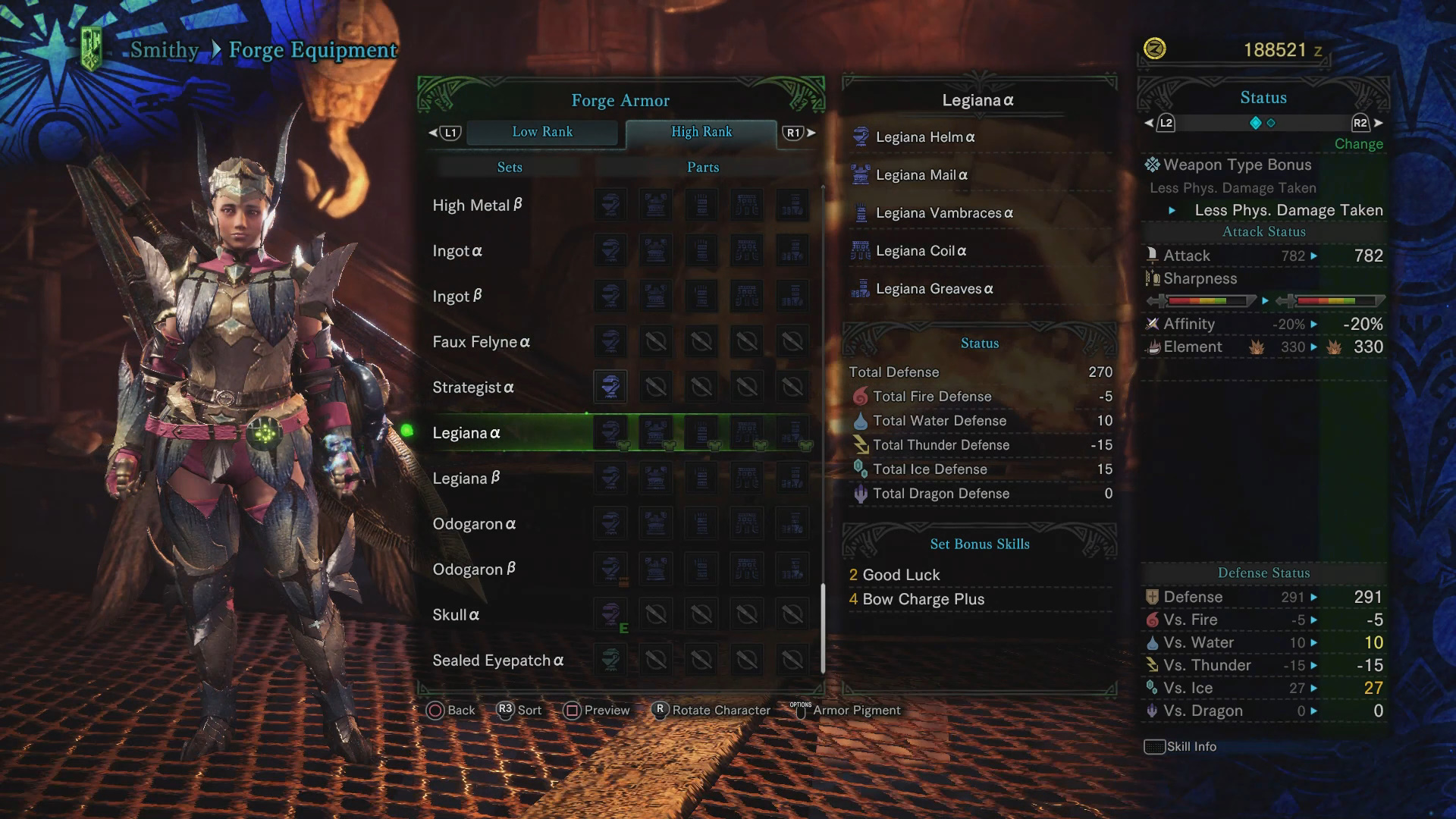Select the Legiana Coil α waist icon

[x=861, y=250]
